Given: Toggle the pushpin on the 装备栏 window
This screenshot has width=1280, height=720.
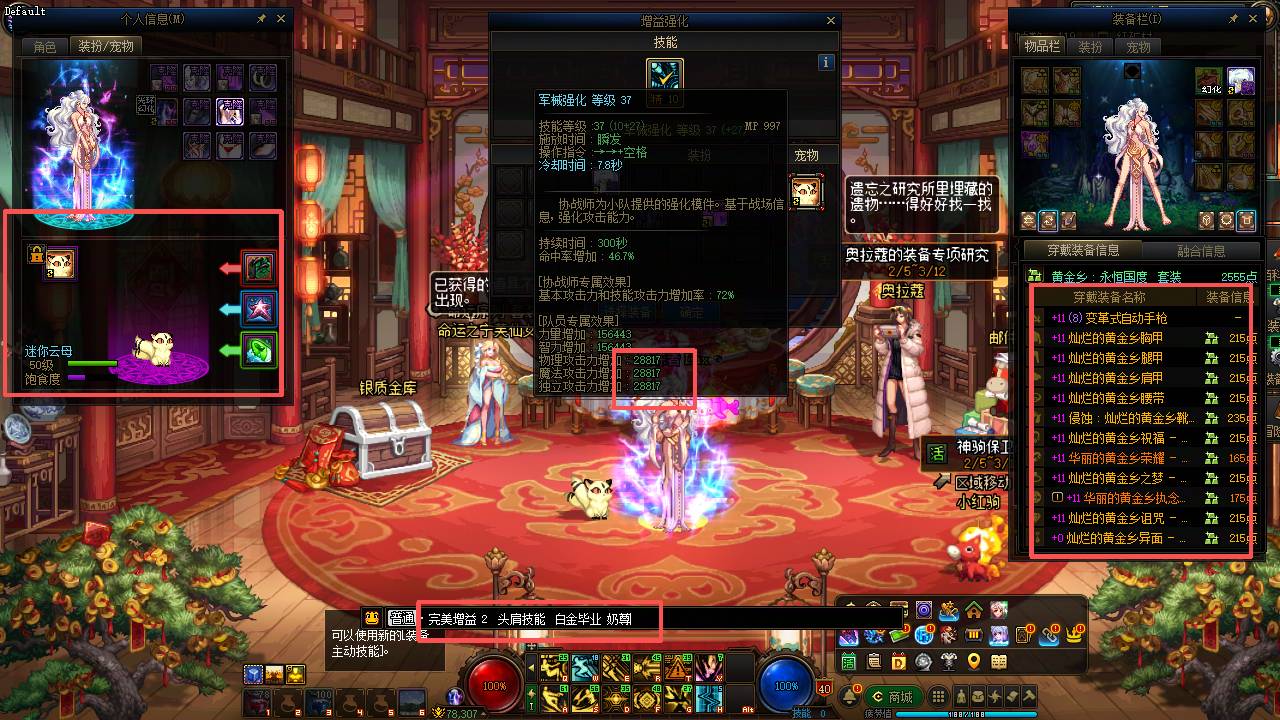Looking at the screenshot, I should [1234, 17].
